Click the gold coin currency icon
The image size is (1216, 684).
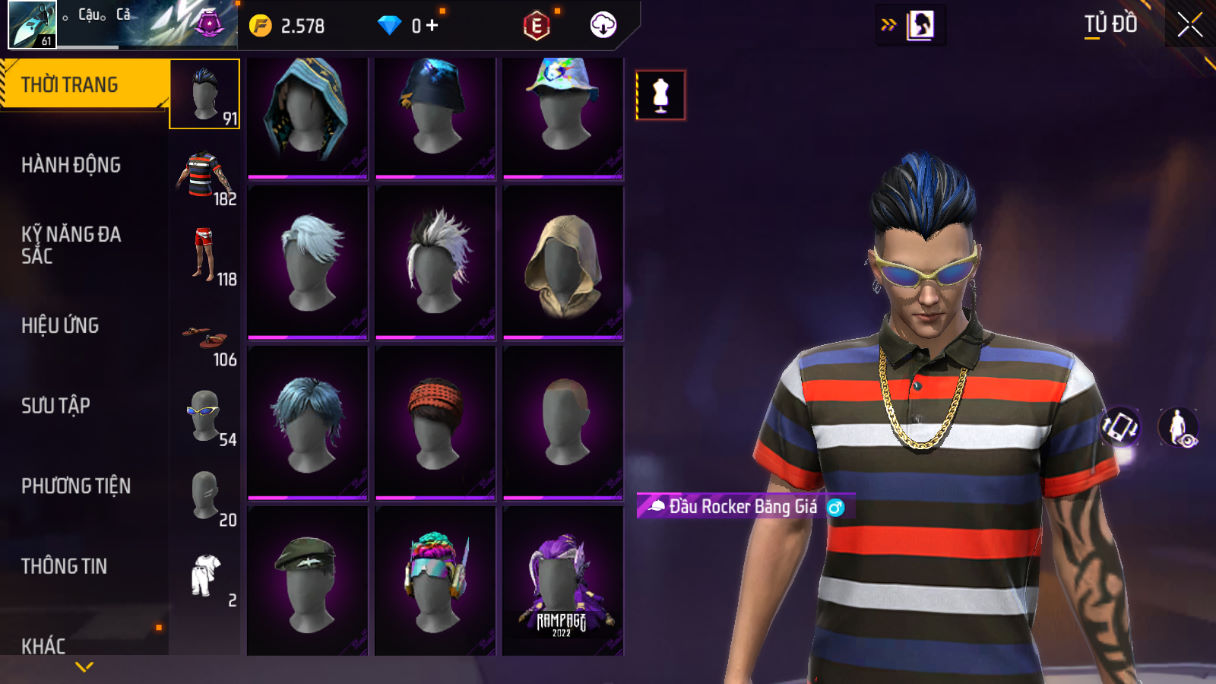(260, 26)
